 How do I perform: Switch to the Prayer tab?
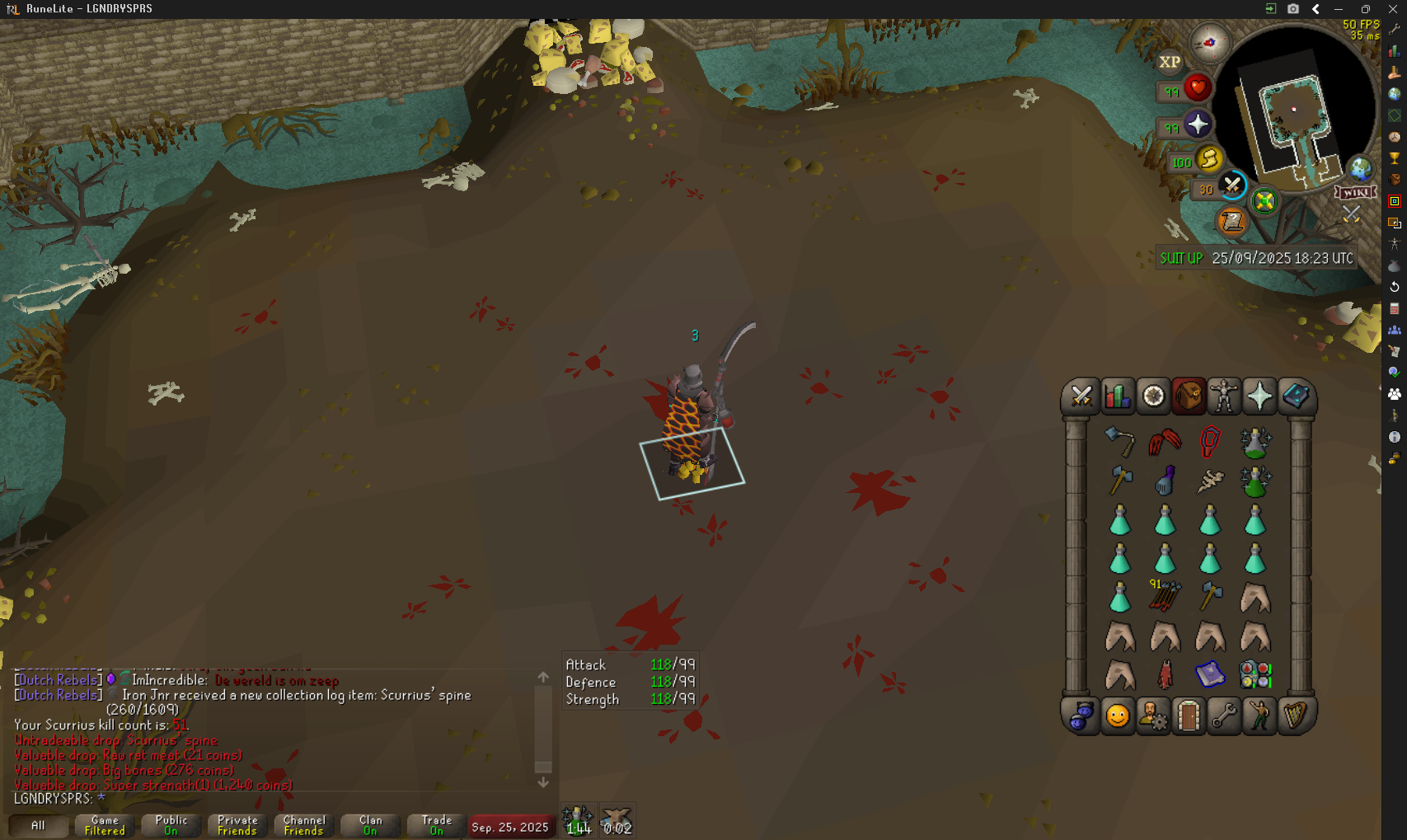1259,397
